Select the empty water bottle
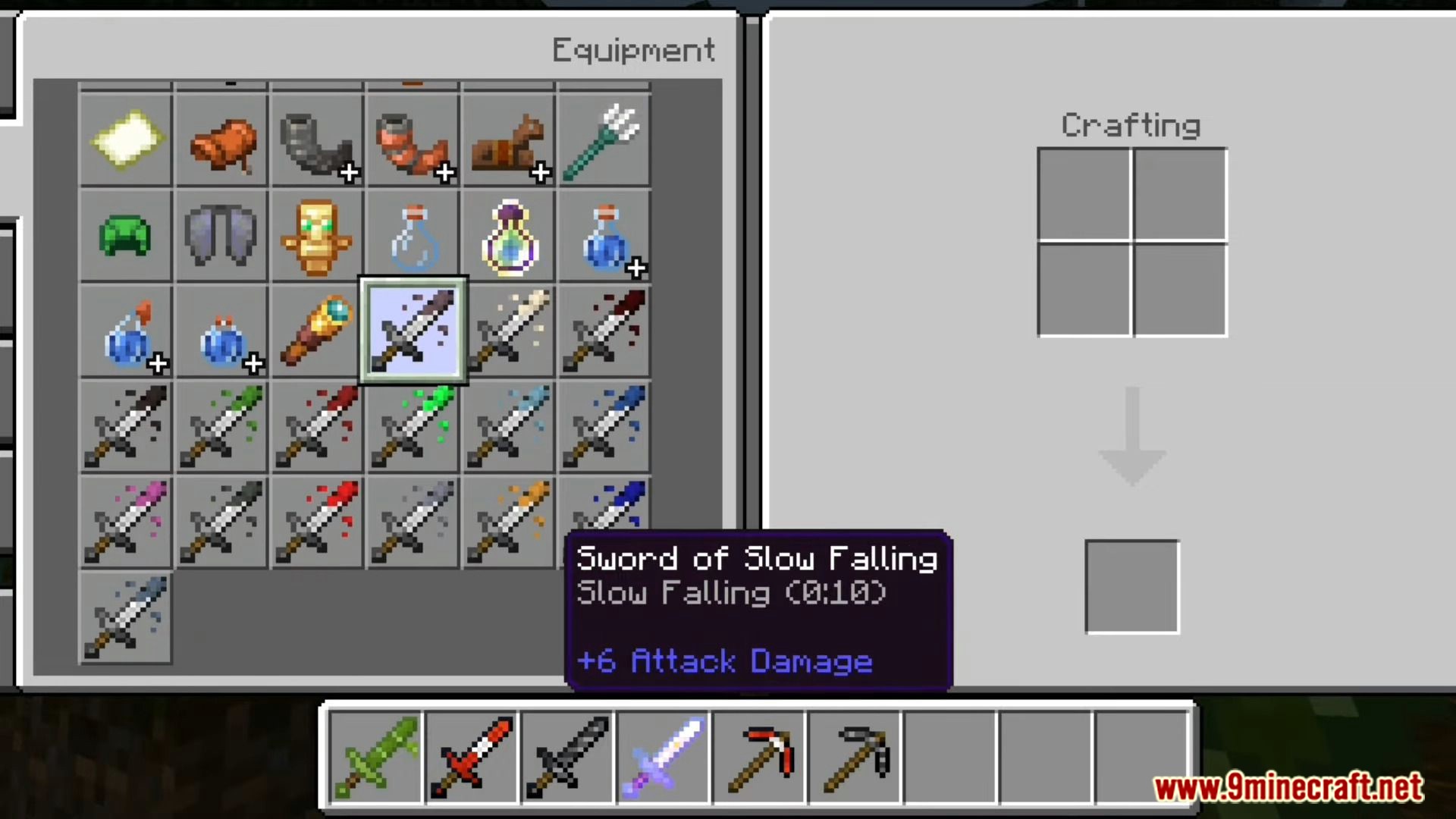The width and height of the screenshot is (1456, 819). coord(413,236)
